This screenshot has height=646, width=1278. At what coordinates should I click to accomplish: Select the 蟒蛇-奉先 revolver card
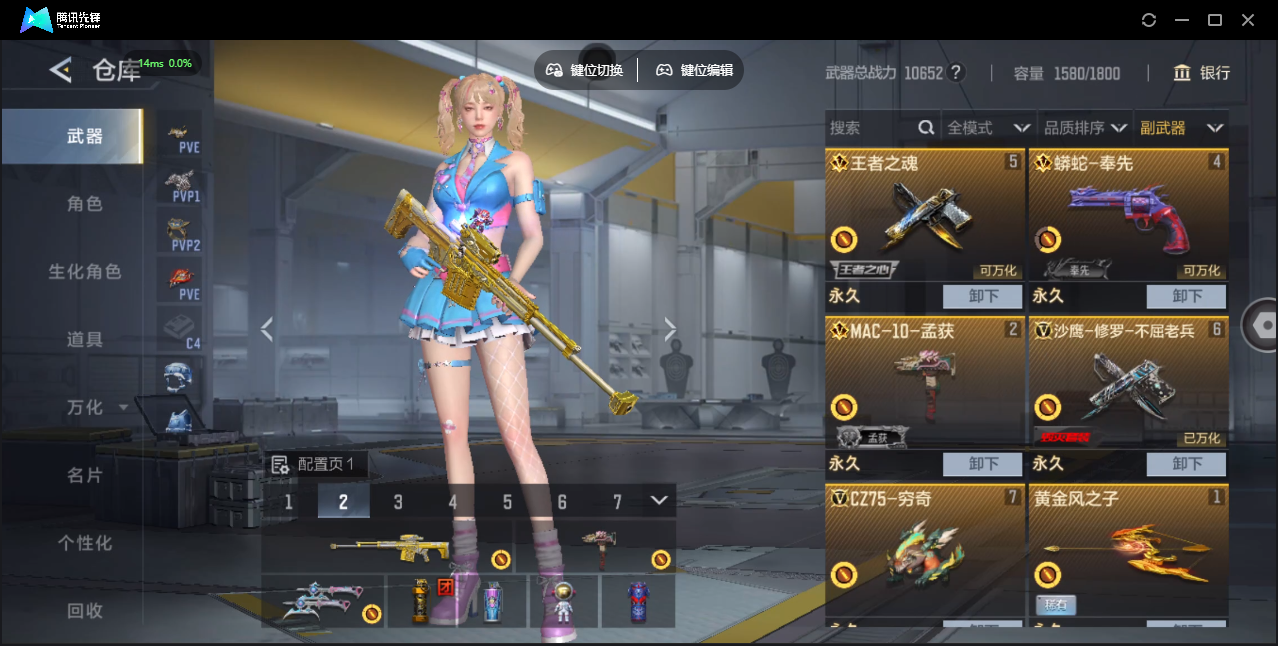[1128, 215]
